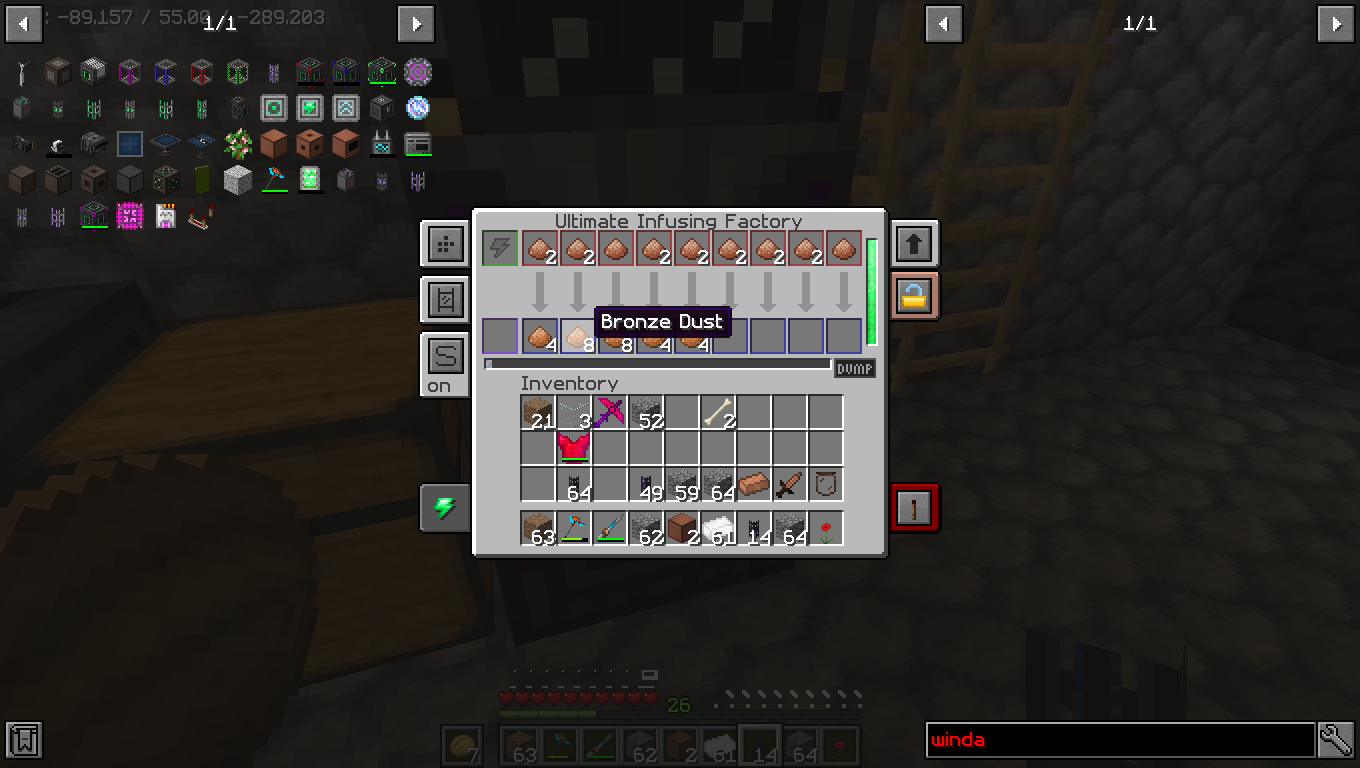This screenshot has height=768, width=1360.
Task: Select the cobblestone block icon in item panel
Action: click(x=237, y=180)
